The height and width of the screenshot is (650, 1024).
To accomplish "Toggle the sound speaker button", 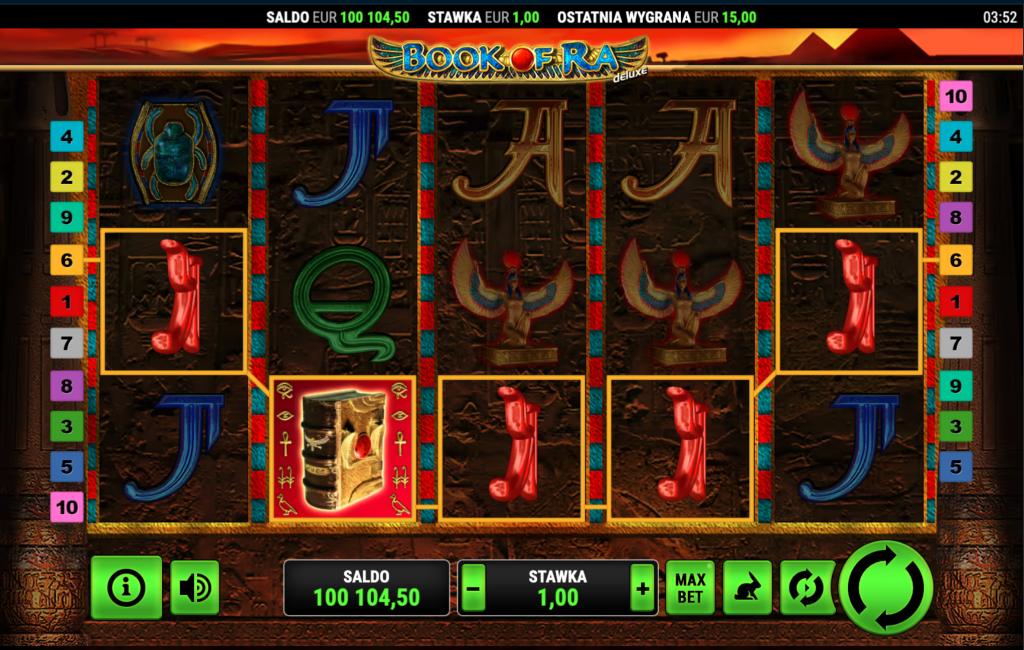I will click(x=194, y=588).
